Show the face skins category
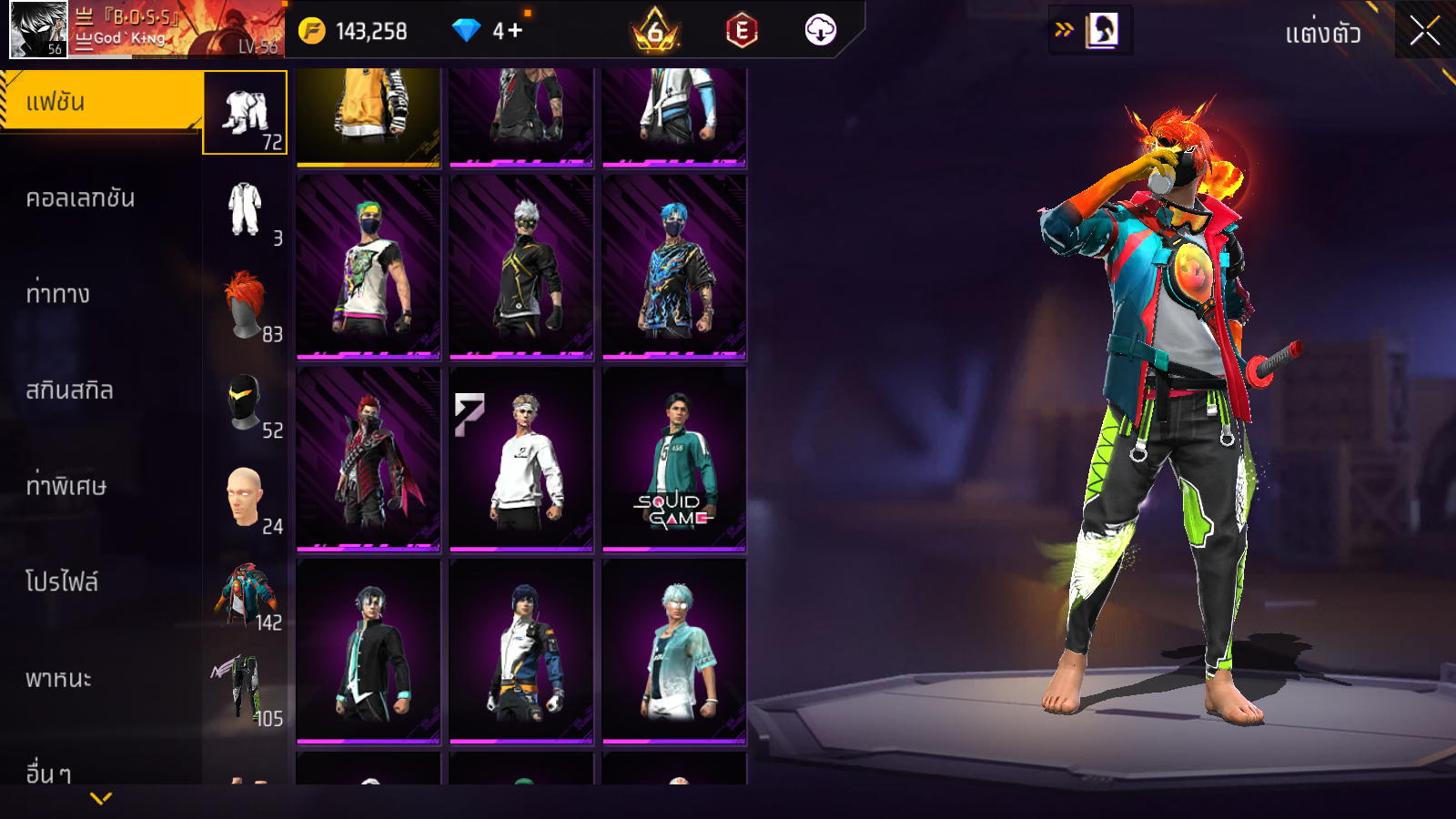 click(x=245, y=498)
